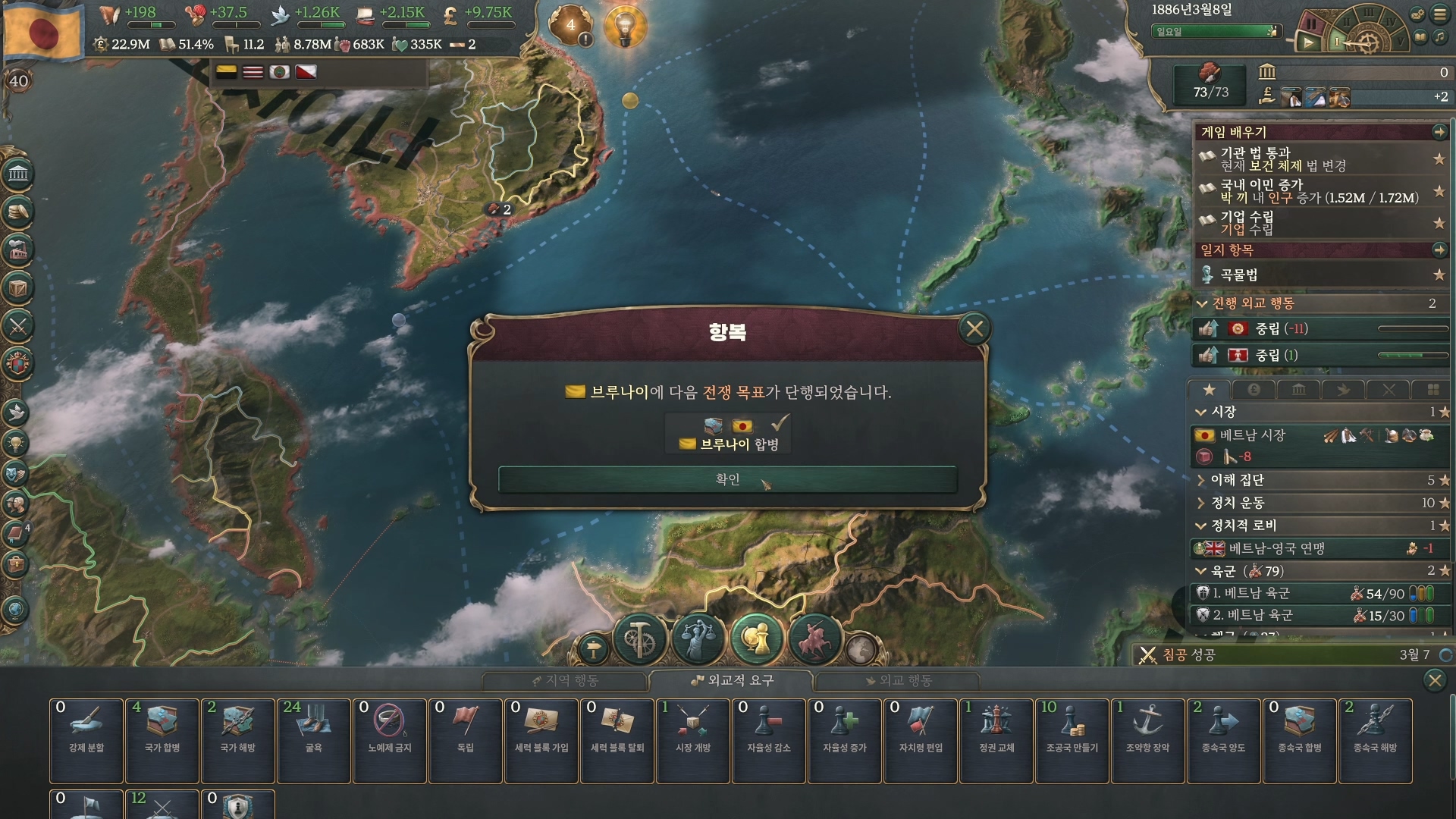Open 곡물법 journal entry

pos(1240,275)
